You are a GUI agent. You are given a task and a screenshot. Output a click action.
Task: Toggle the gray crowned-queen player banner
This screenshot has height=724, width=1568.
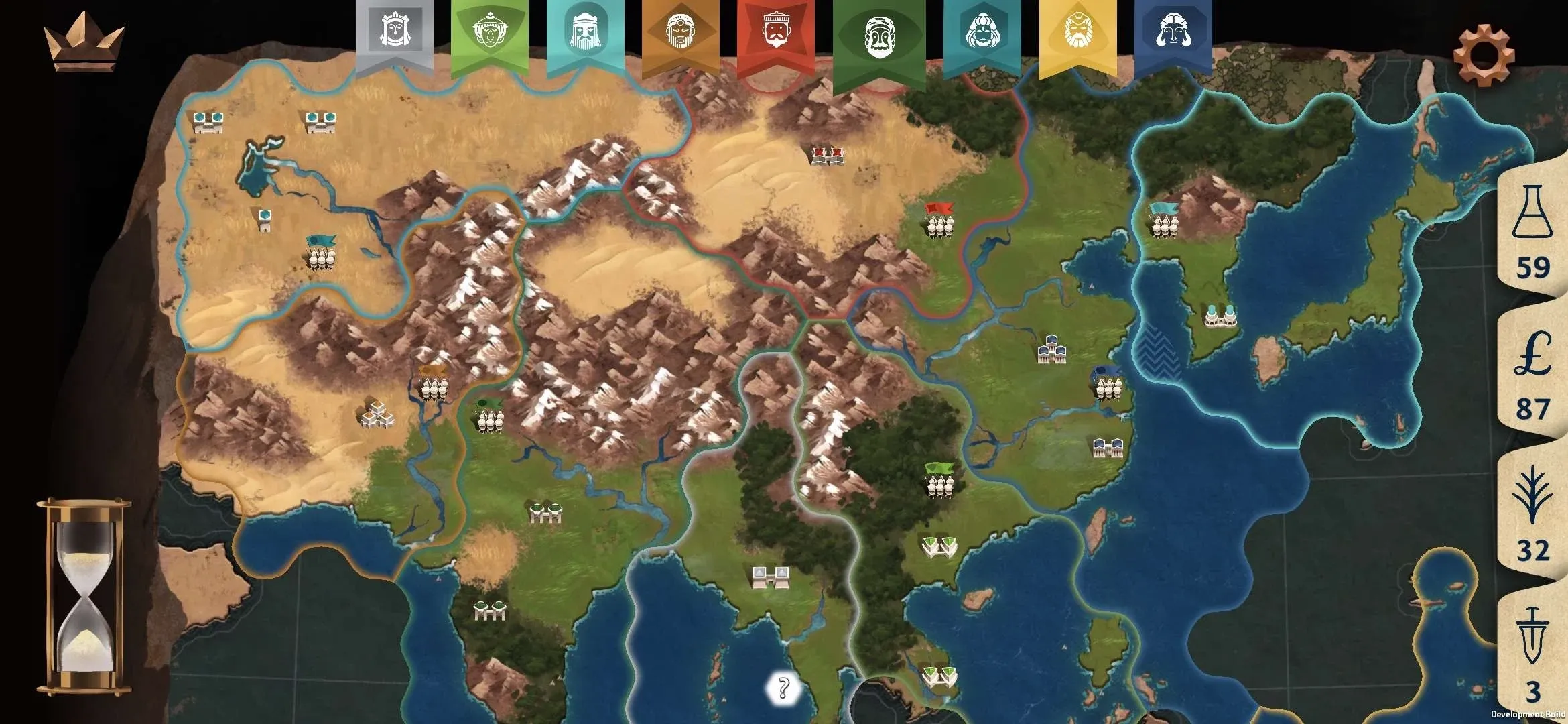(x=394, y=34)
